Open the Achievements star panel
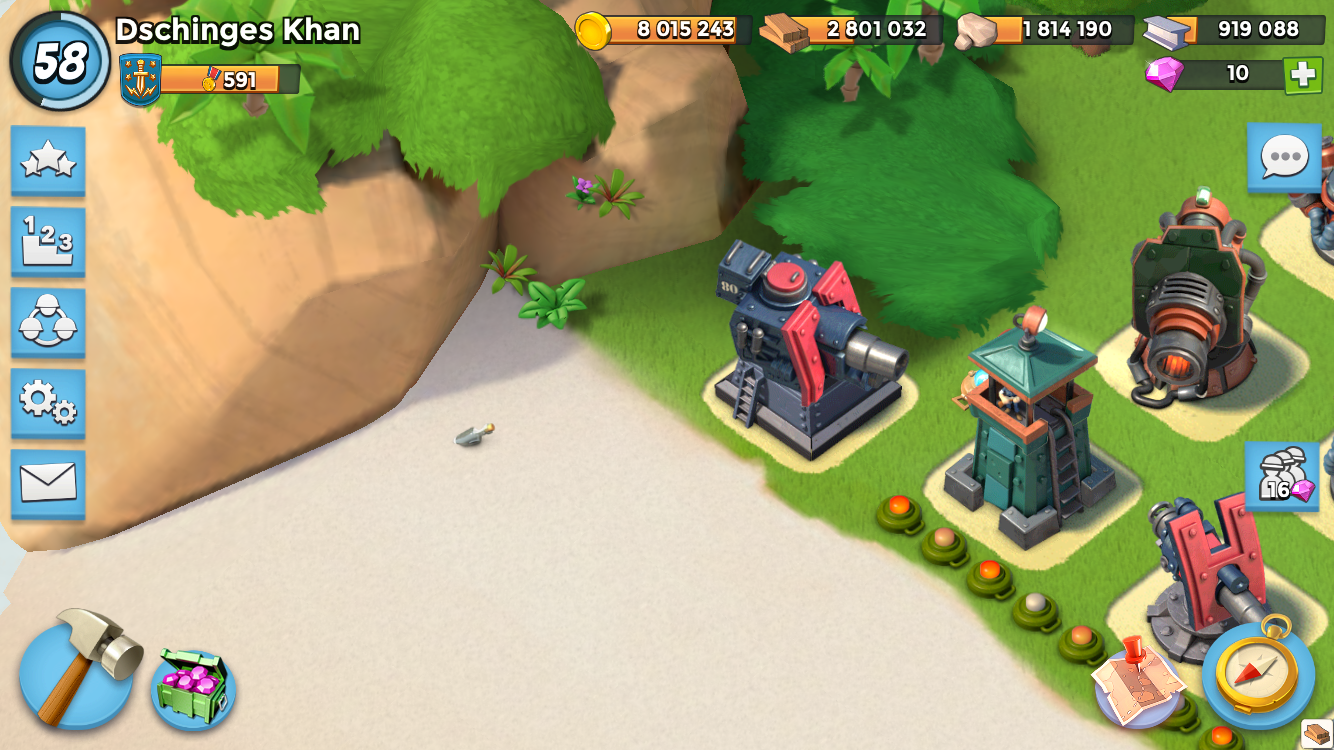The height and width of the screenshot is (750, 1334). click(x=46, y=159)
